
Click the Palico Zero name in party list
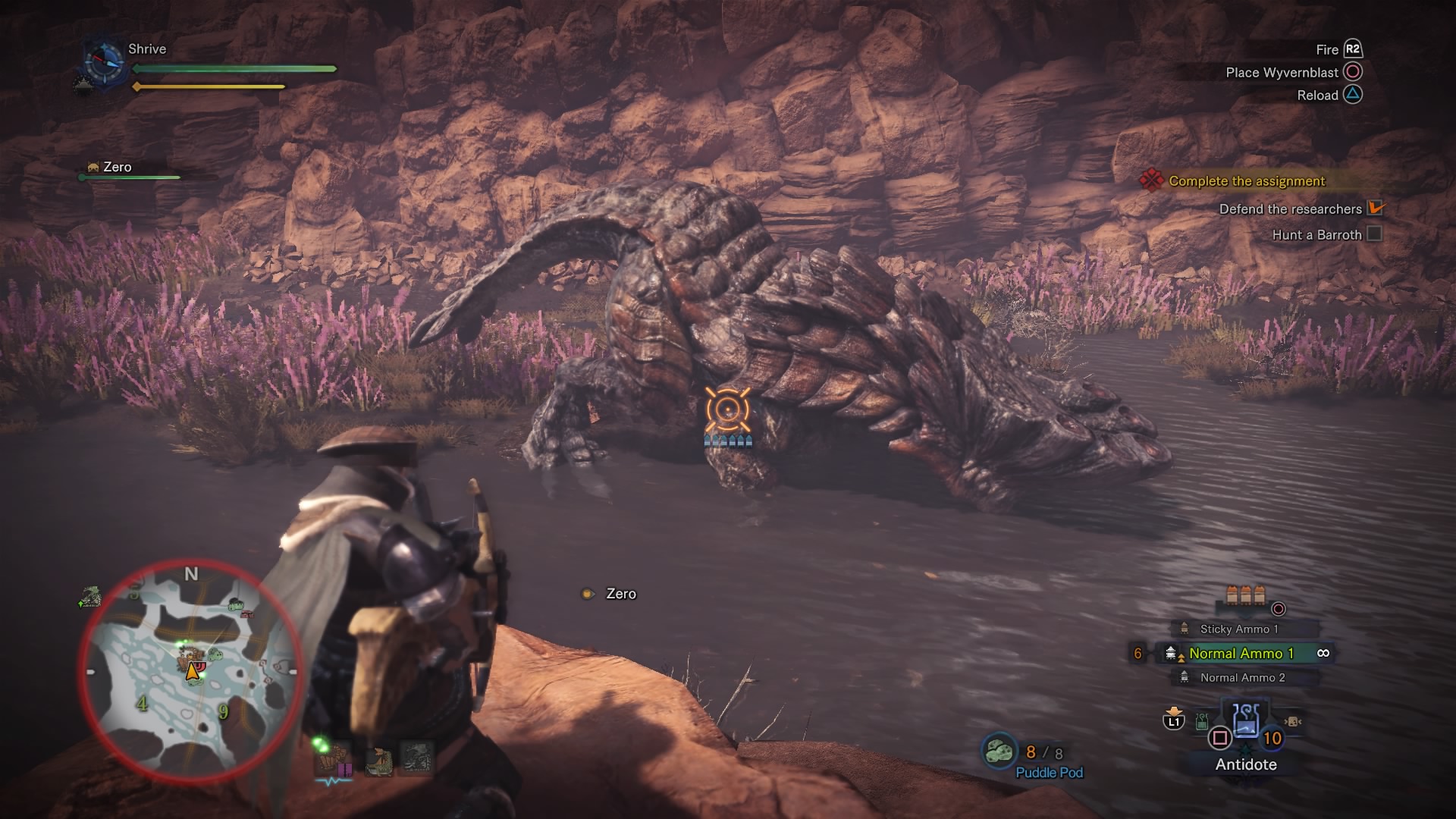[117, 167]
